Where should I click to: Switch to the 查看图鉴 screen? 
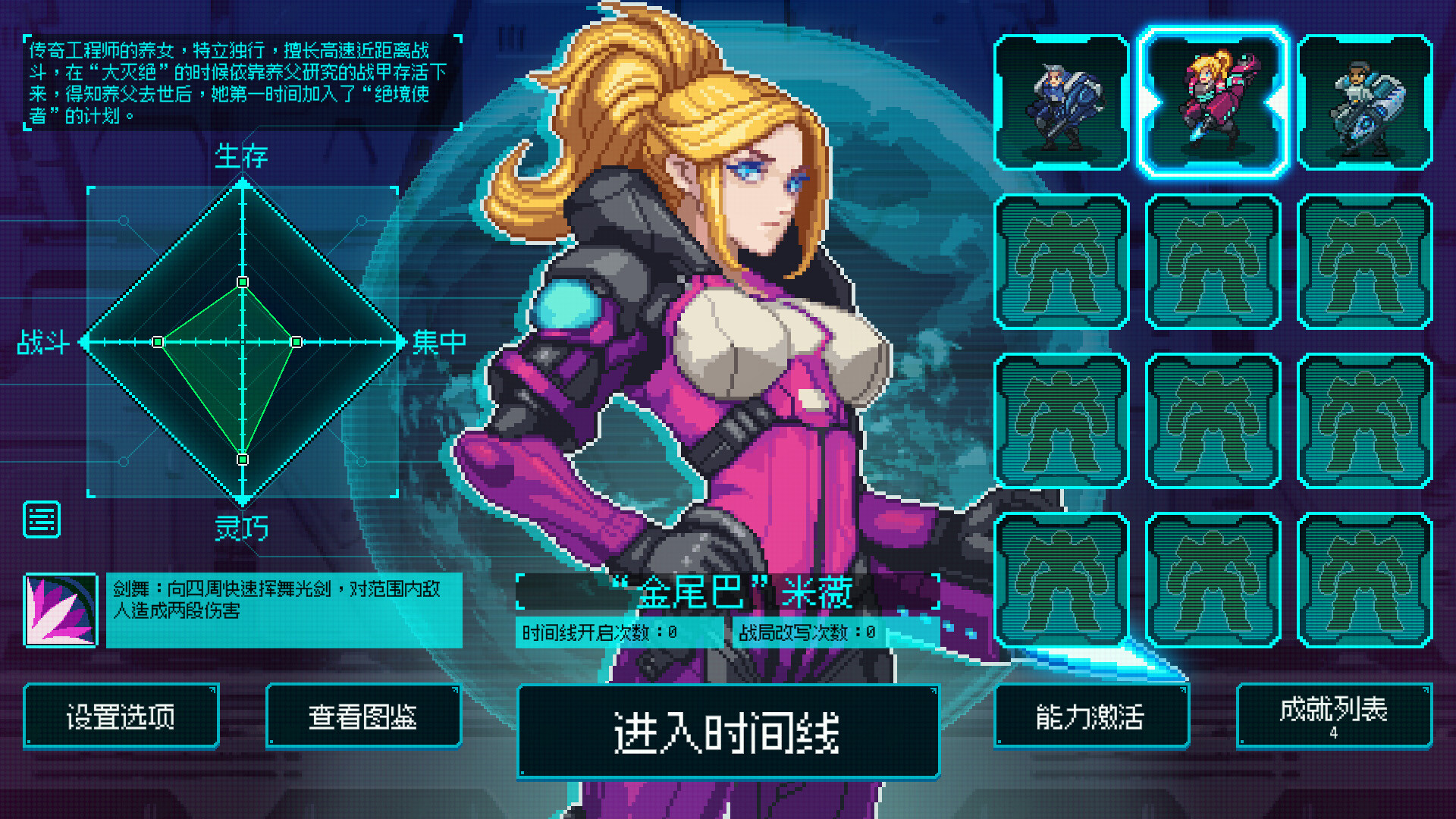[x=364, y=715]
